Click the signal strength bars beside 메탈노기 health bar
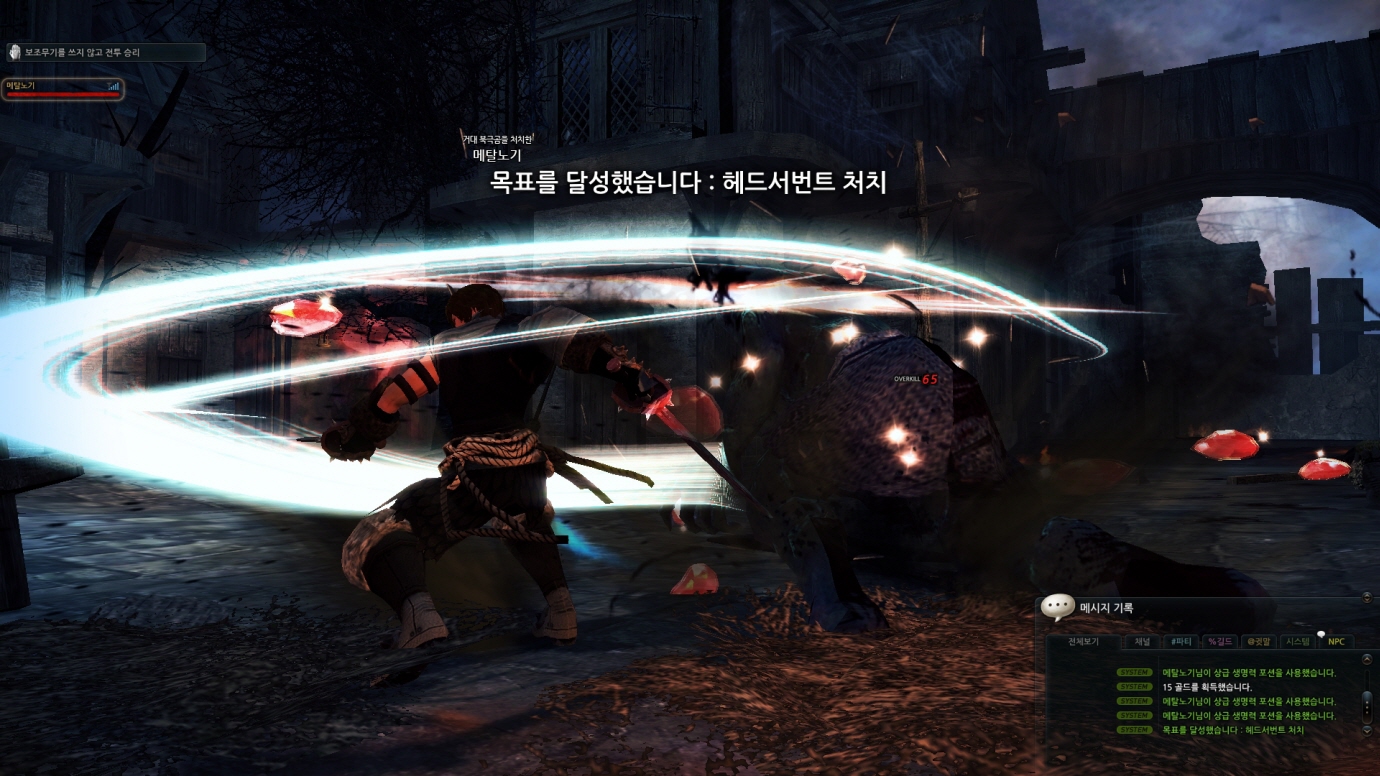1380x776 pixels. 114,86
